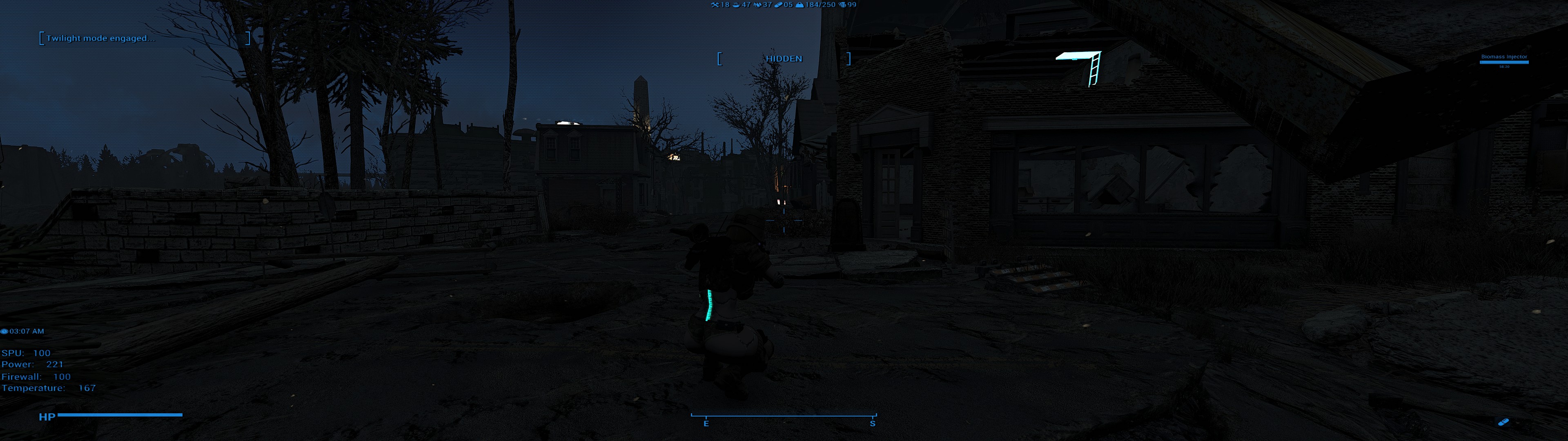Select the food supply bowl icon
The height and width of the screenshot is (441, 1568).
736,5
